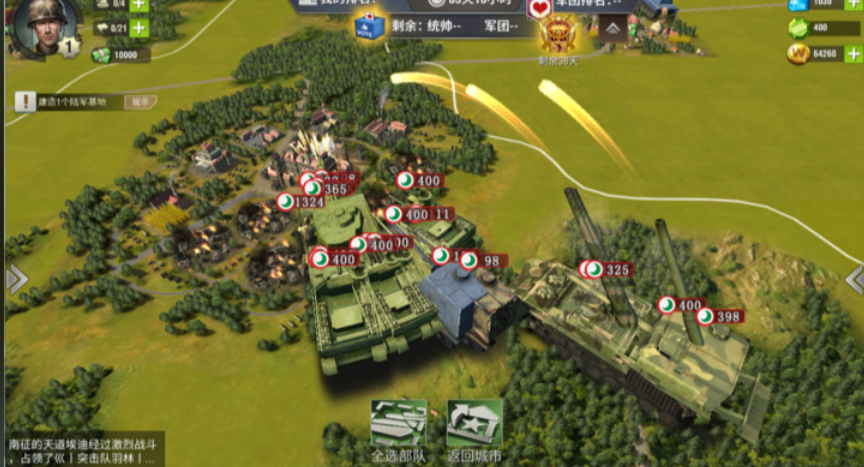Open the quest tracker exclamation icon
The image size is (864, 467).
point(25,102)
